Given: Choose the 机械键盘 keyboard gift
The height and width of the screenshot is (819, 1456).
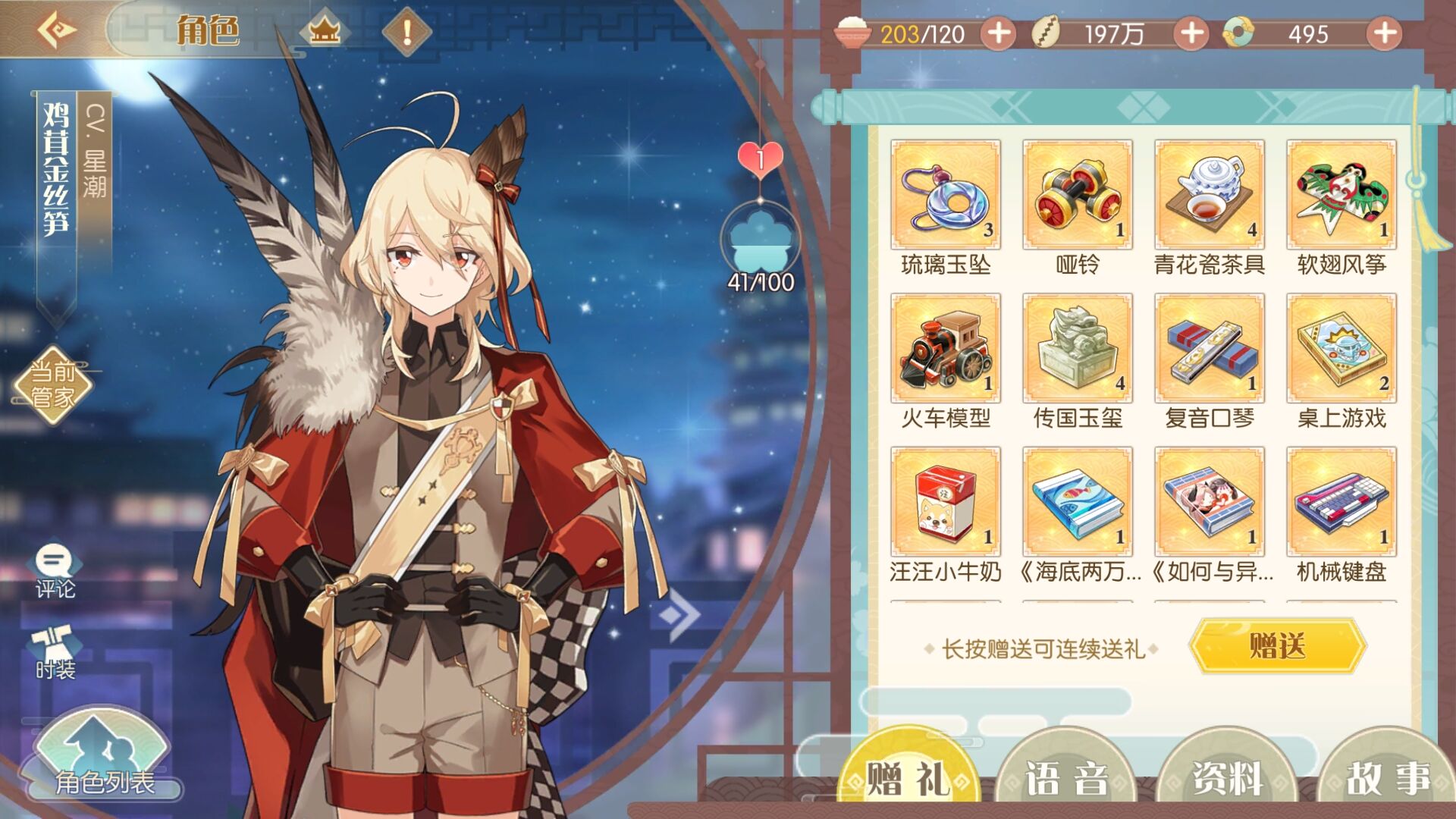Looking at the screenshot, I should point(1341,502).
